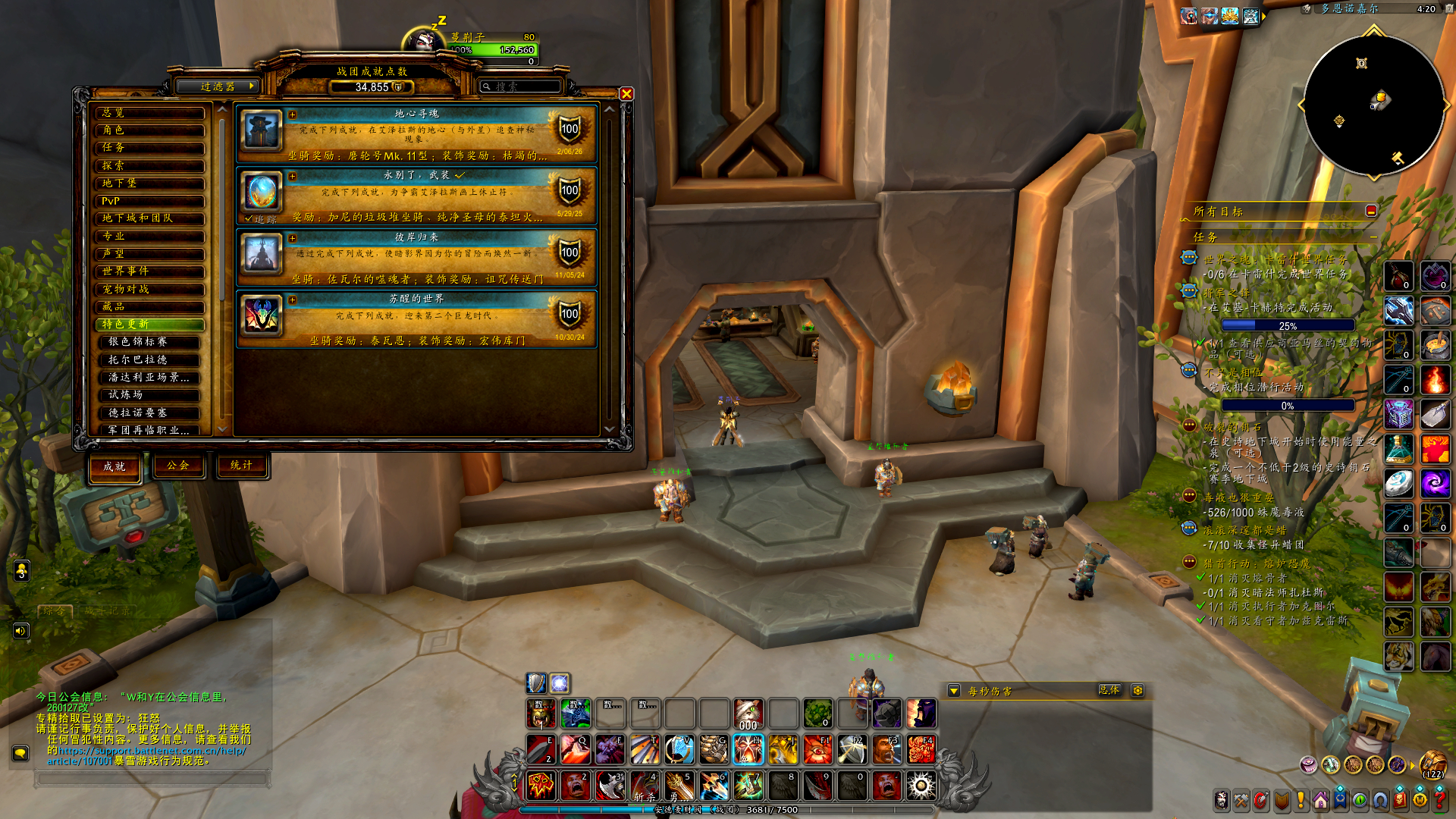Open the 地下城和团队 category
1456x819 pixels.
pyautogui.click(x=149, y=218)
